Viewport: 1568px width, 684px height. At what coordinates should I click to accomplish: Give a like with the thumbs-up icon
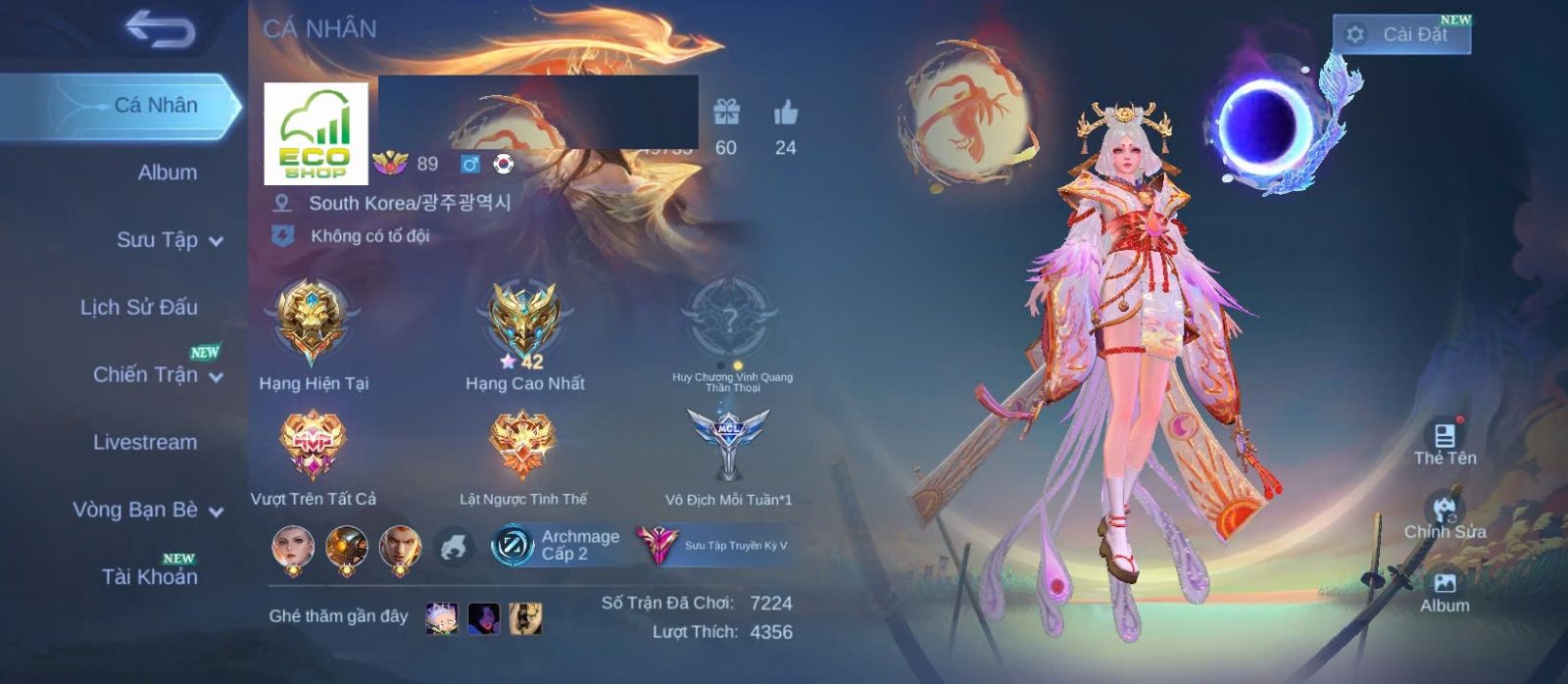(x=785, y=114)
